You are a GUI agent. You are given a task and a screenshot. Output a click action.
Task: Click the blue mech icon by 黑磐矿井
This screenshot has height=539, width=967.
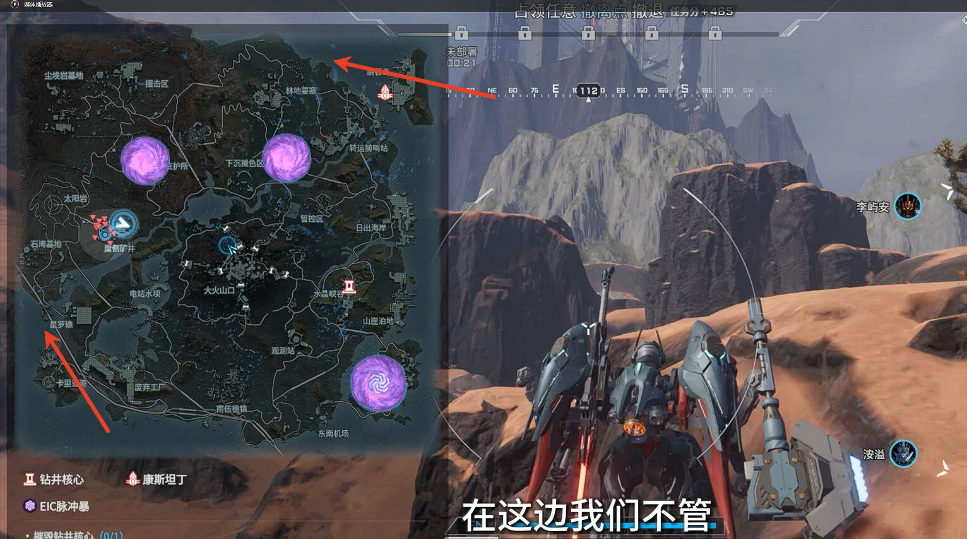pyautogui.click(x=122, y=222)
